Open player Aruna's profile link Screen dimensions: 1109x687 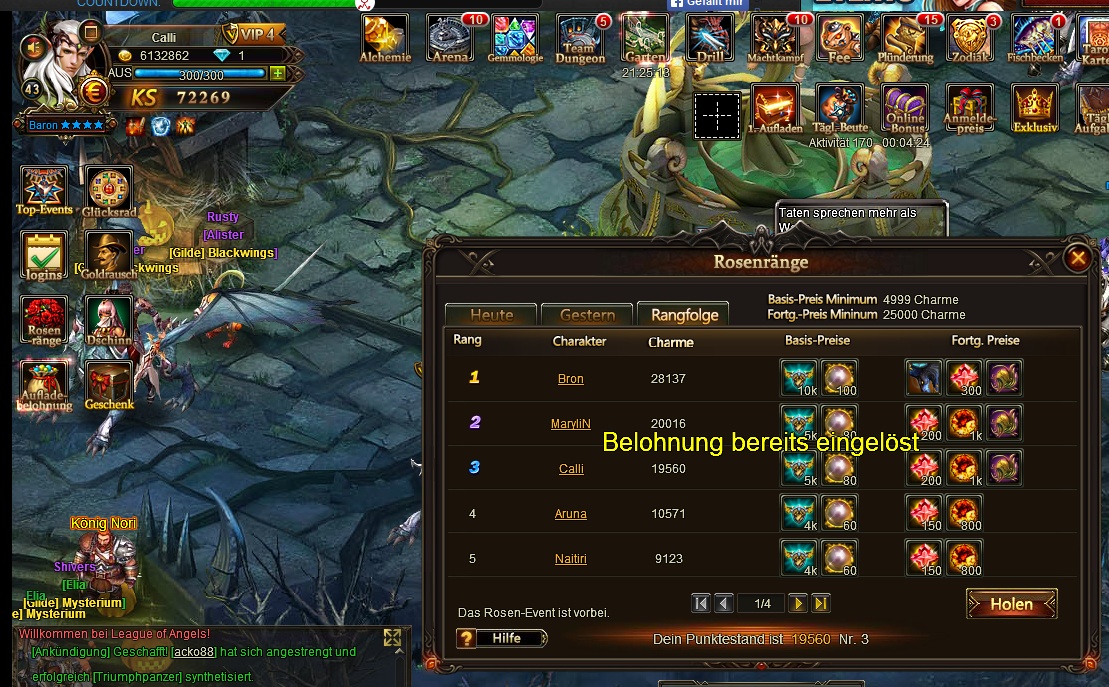pos(570,514)
